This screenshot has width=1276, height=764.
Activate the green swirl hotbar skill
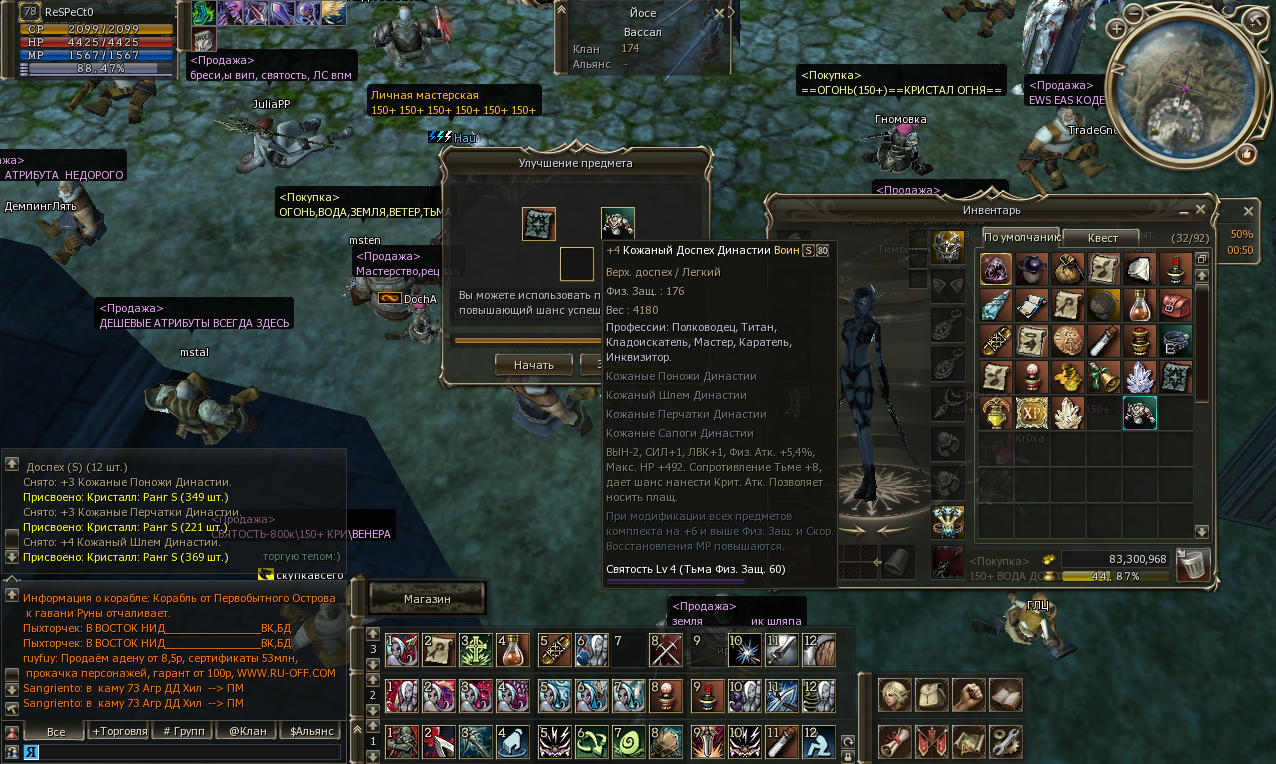628,741
